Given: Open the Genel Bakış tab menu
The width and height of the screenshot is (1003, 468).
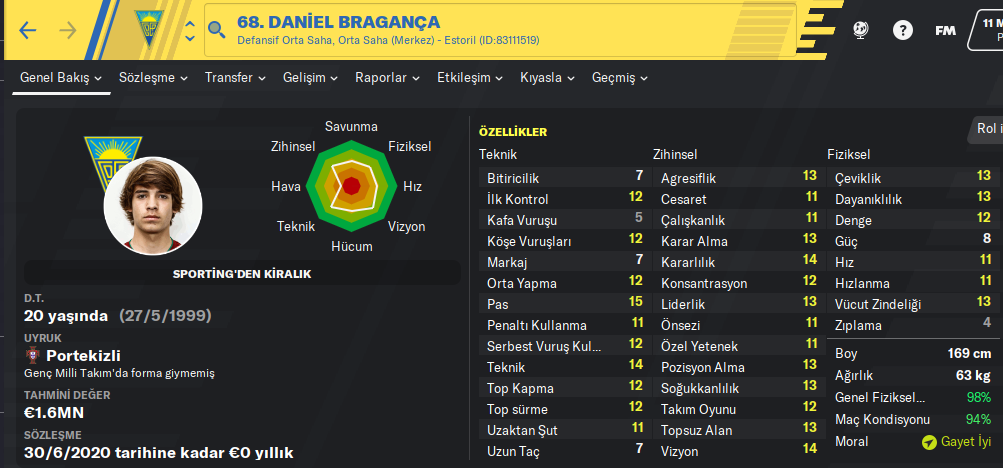Looking at the screenshot, I should pos(62,78).
